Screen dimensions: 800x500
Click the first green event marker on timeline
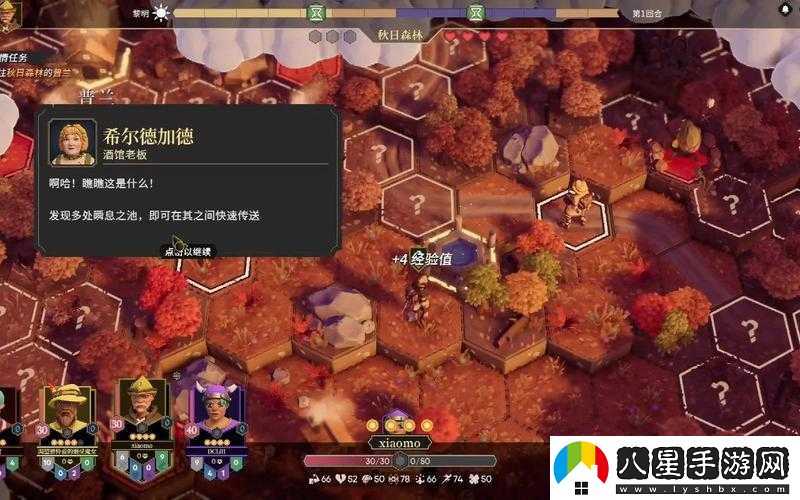click(x=315, y=13)
